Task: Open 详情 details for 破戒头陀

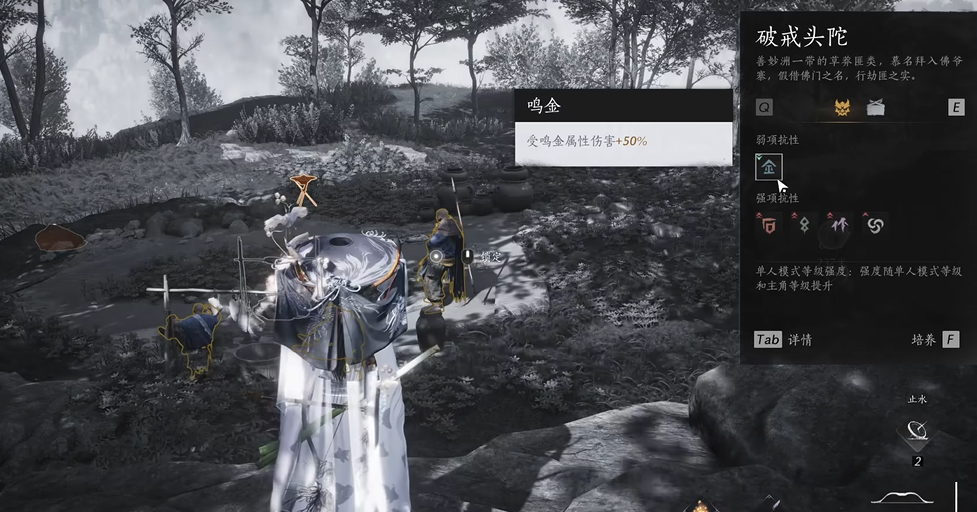Action: 783,340
